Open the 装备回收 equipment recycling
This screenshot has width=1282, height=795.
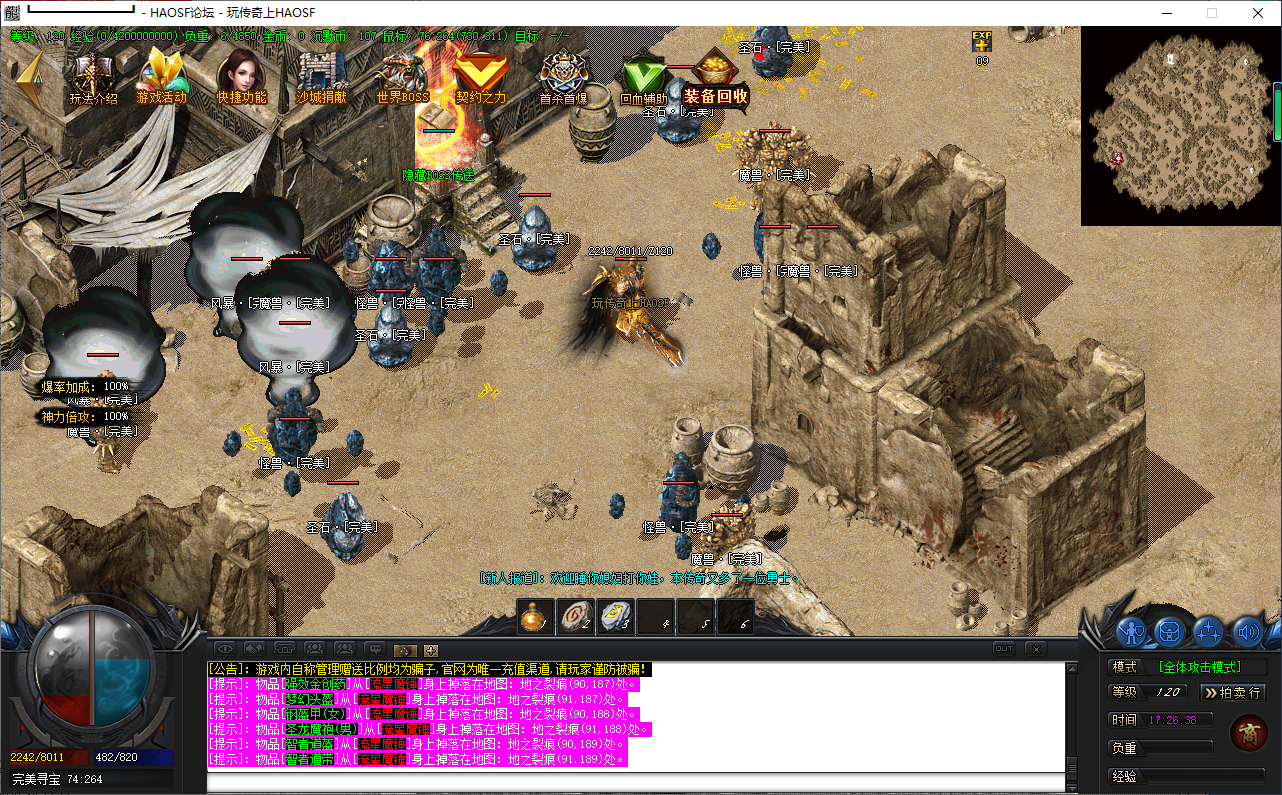pos(716,78)
